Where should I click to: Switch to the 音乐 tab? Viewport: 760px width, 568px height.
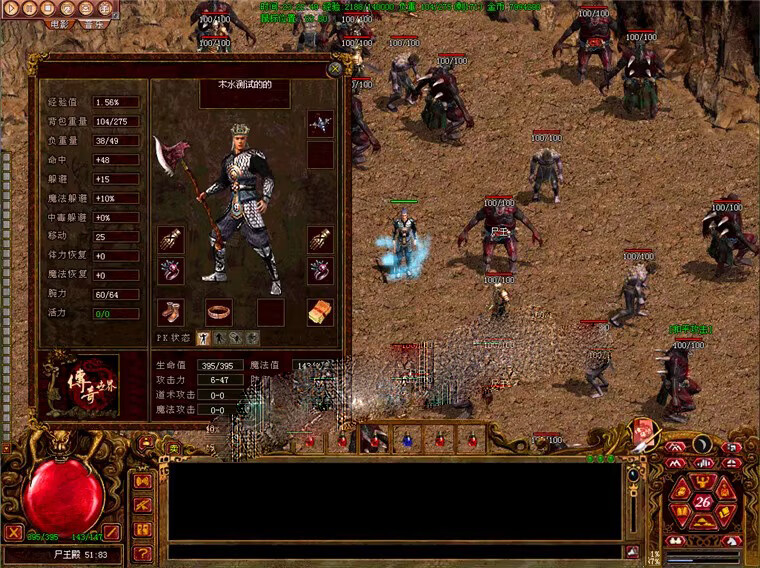click(96, 26)
